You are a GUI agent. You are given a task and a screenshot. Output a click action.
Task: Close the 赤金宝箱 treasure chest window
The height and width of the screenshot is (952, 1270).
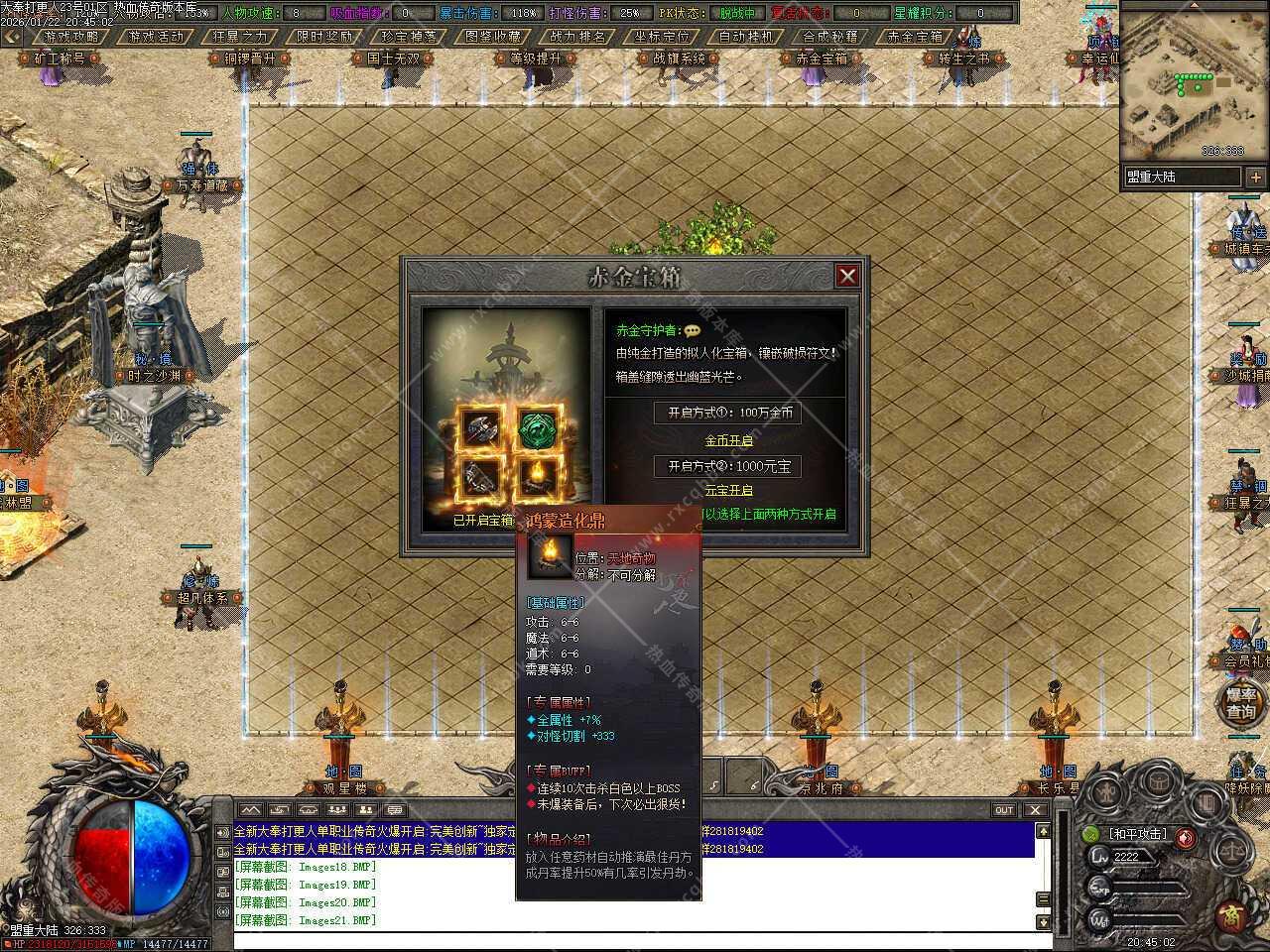846,276
